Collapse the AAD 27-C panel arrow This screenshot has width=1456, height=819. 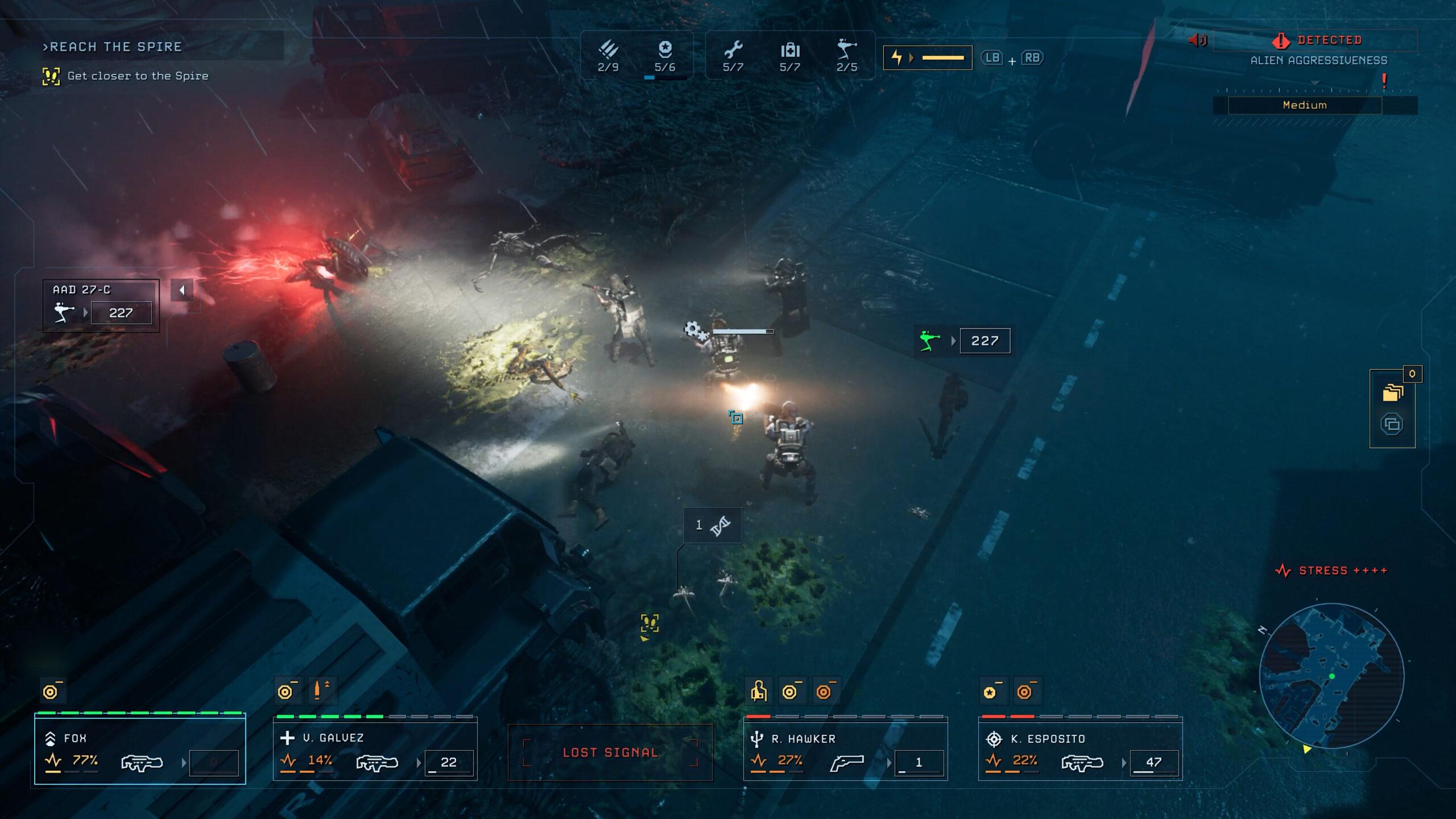pyautogui.click(x=182, y=290)
